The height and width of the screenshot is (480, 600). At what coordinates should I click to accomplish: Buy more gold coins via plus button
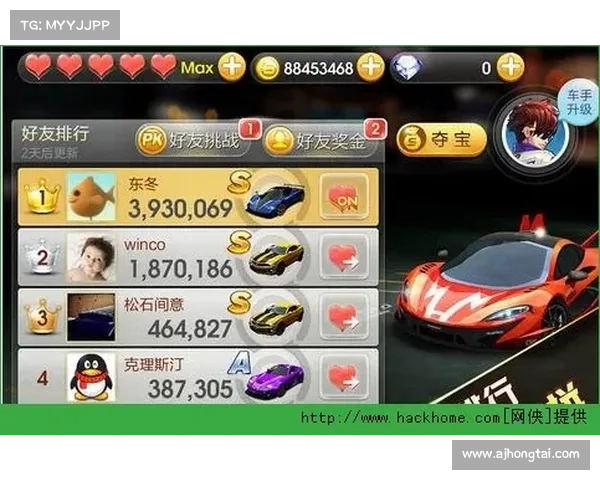tap(370, 67)
